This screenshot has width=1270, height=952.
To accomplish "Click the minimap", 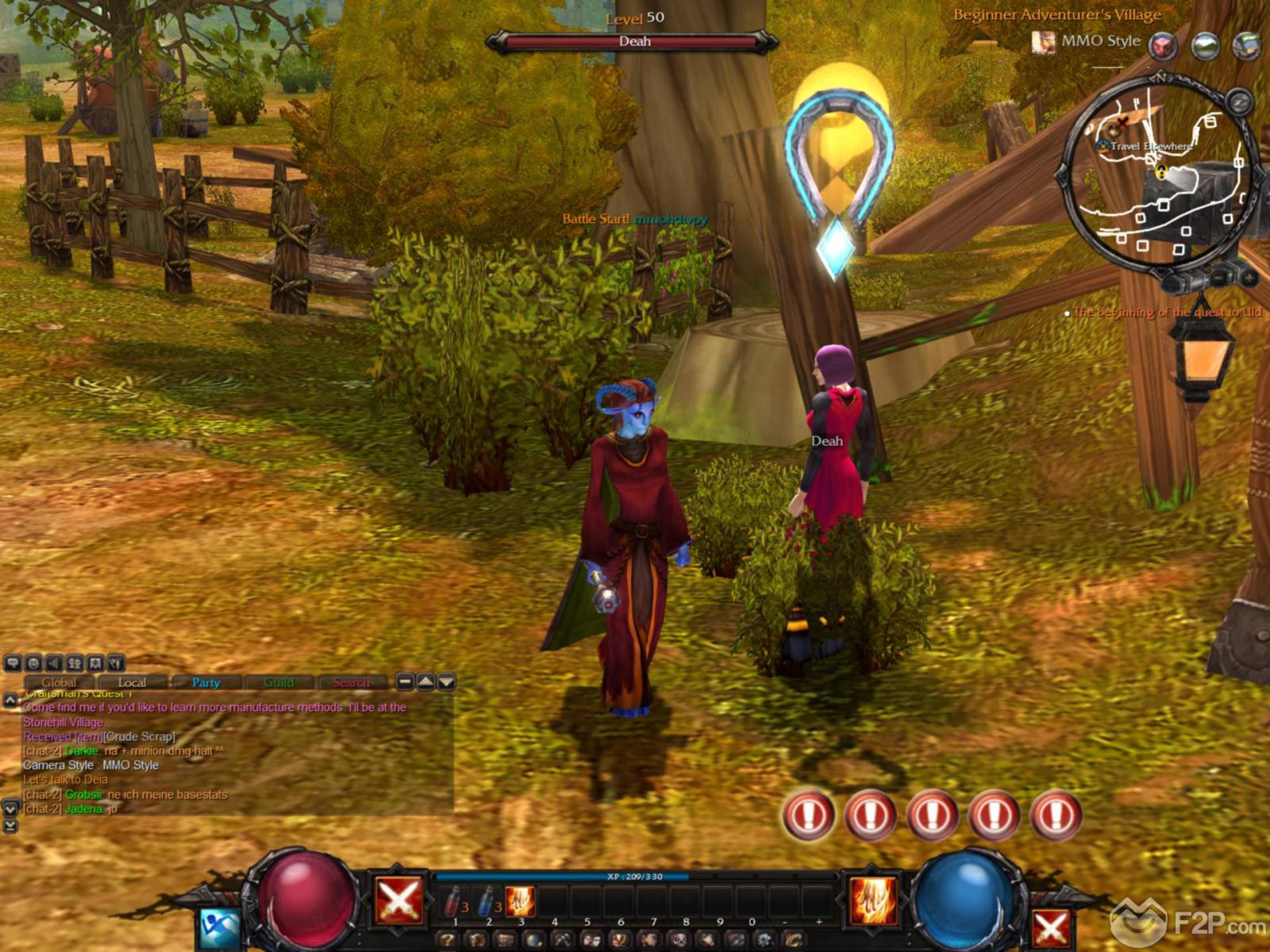I will pos(1157,175).
